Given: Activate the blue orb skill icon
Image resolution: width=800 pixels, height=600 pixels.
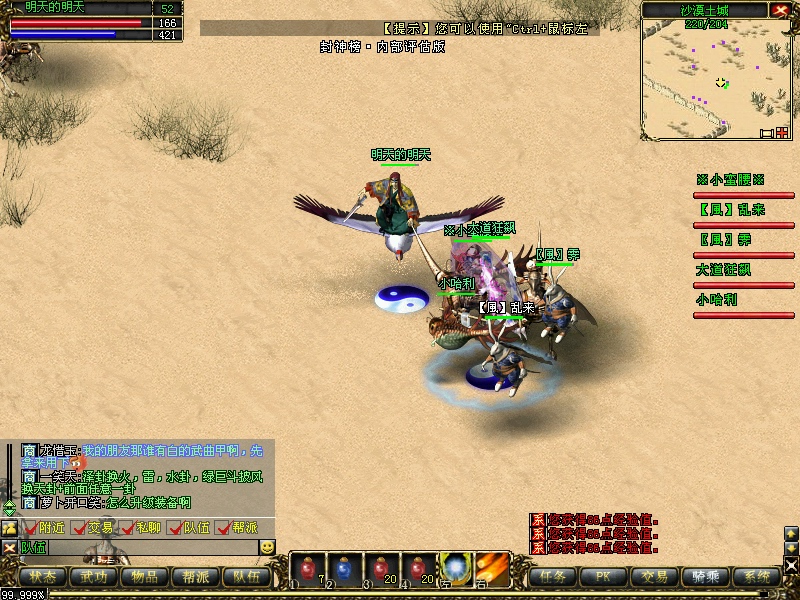Looking at the screenshot, I should tap(456, 568).
